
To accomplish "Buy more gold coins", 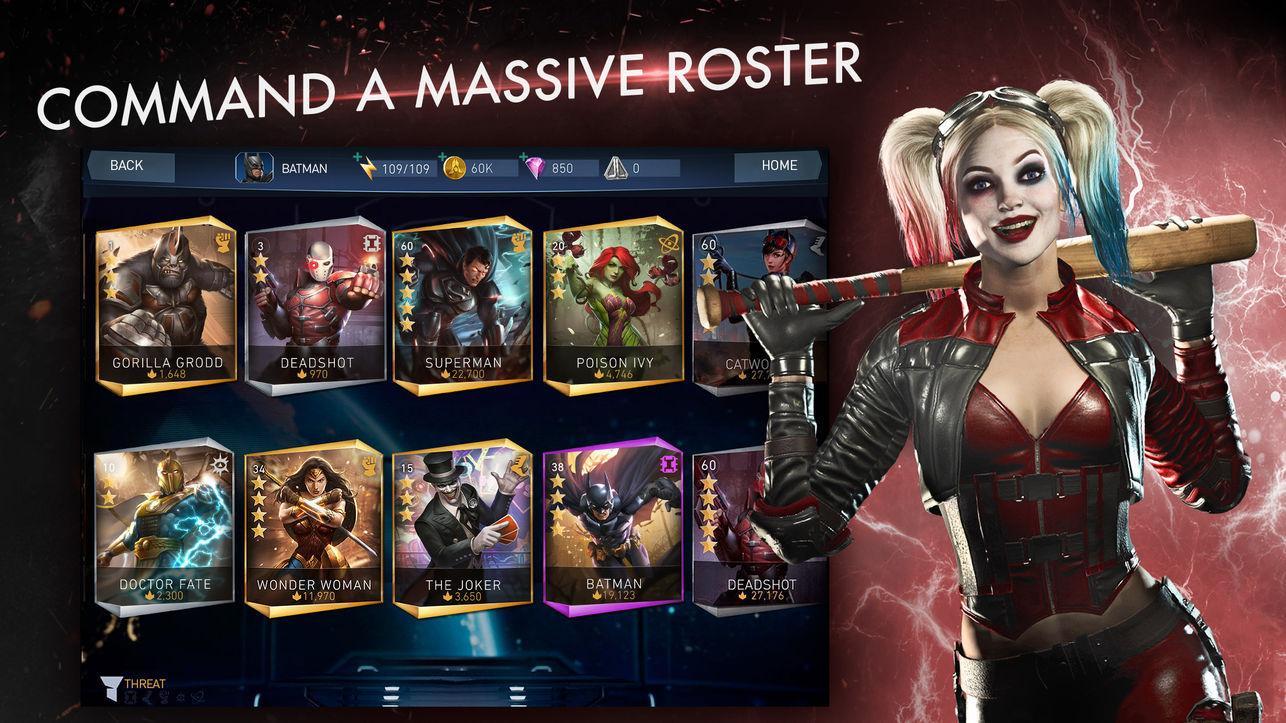I will coord(455,168).
